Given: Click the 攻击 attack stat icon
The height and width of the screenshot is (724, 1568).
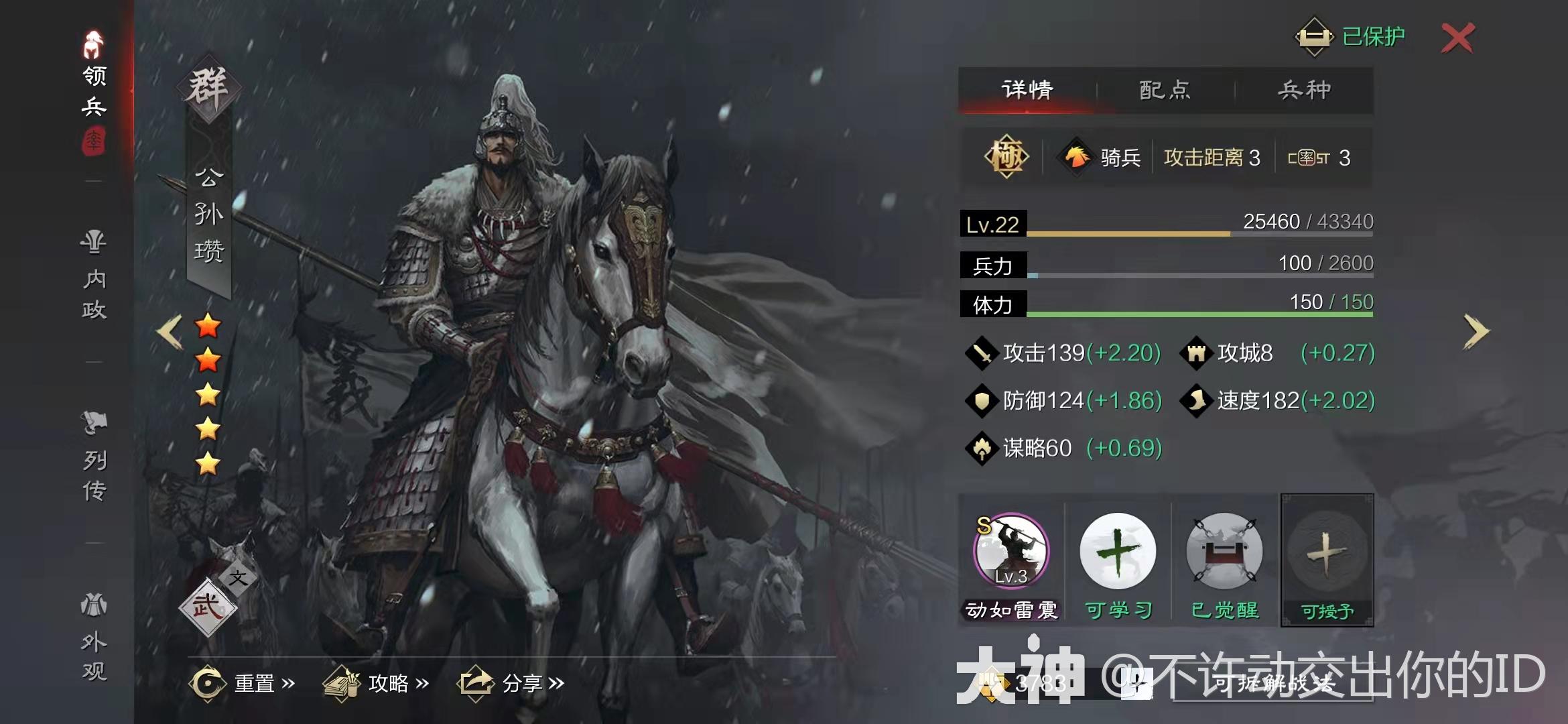Looking at the screenshot, I should click(981, 353).
